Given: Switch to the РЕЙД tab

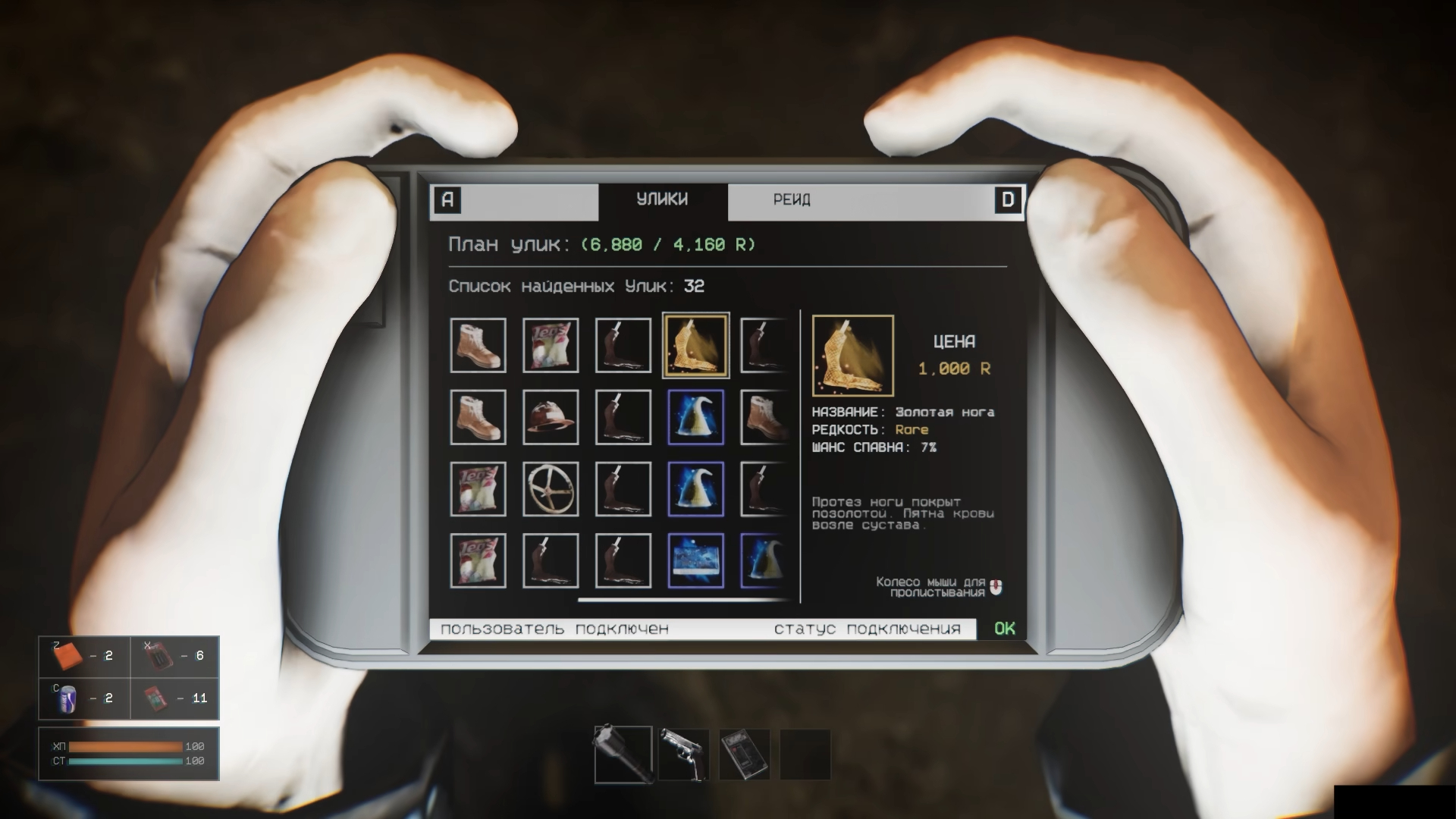Looking at the screenshot, I should click(791, 200).
